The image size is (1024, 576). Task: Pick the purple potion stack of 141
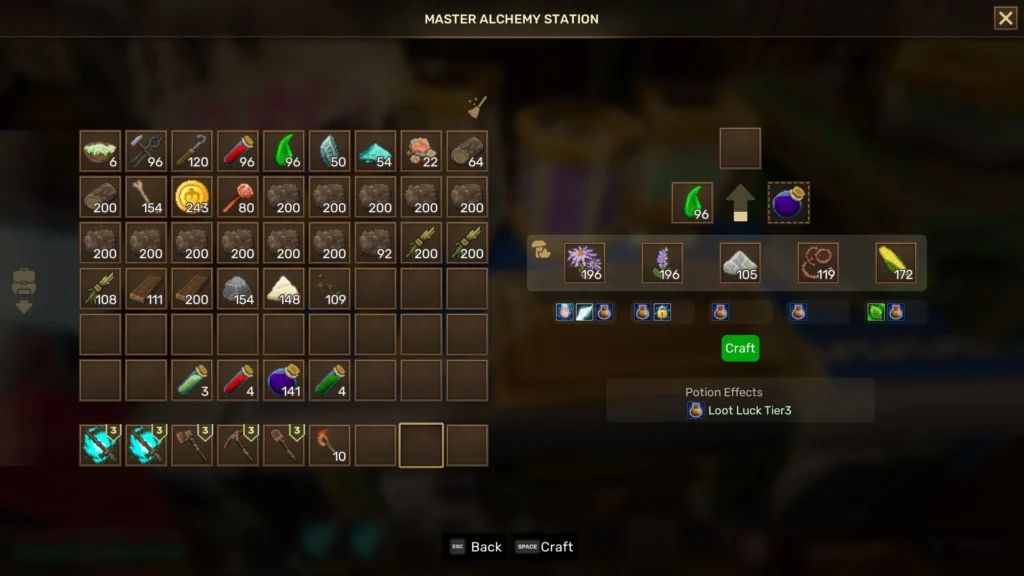pos(284,380)
